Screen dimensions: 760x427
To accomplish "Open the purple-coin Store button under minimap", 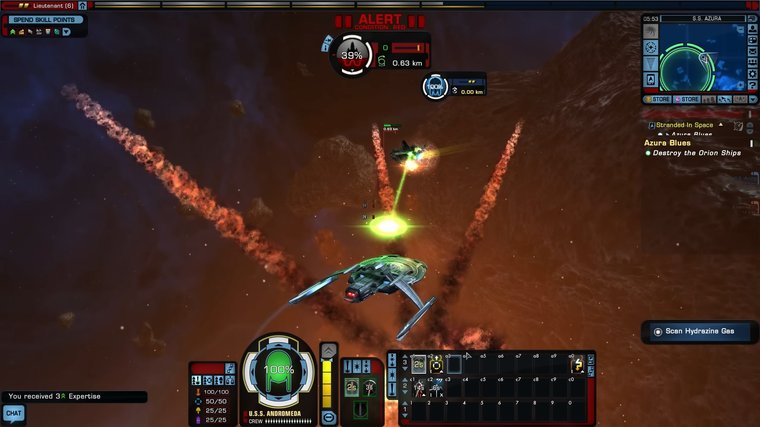I will click(x=688, y=99).
